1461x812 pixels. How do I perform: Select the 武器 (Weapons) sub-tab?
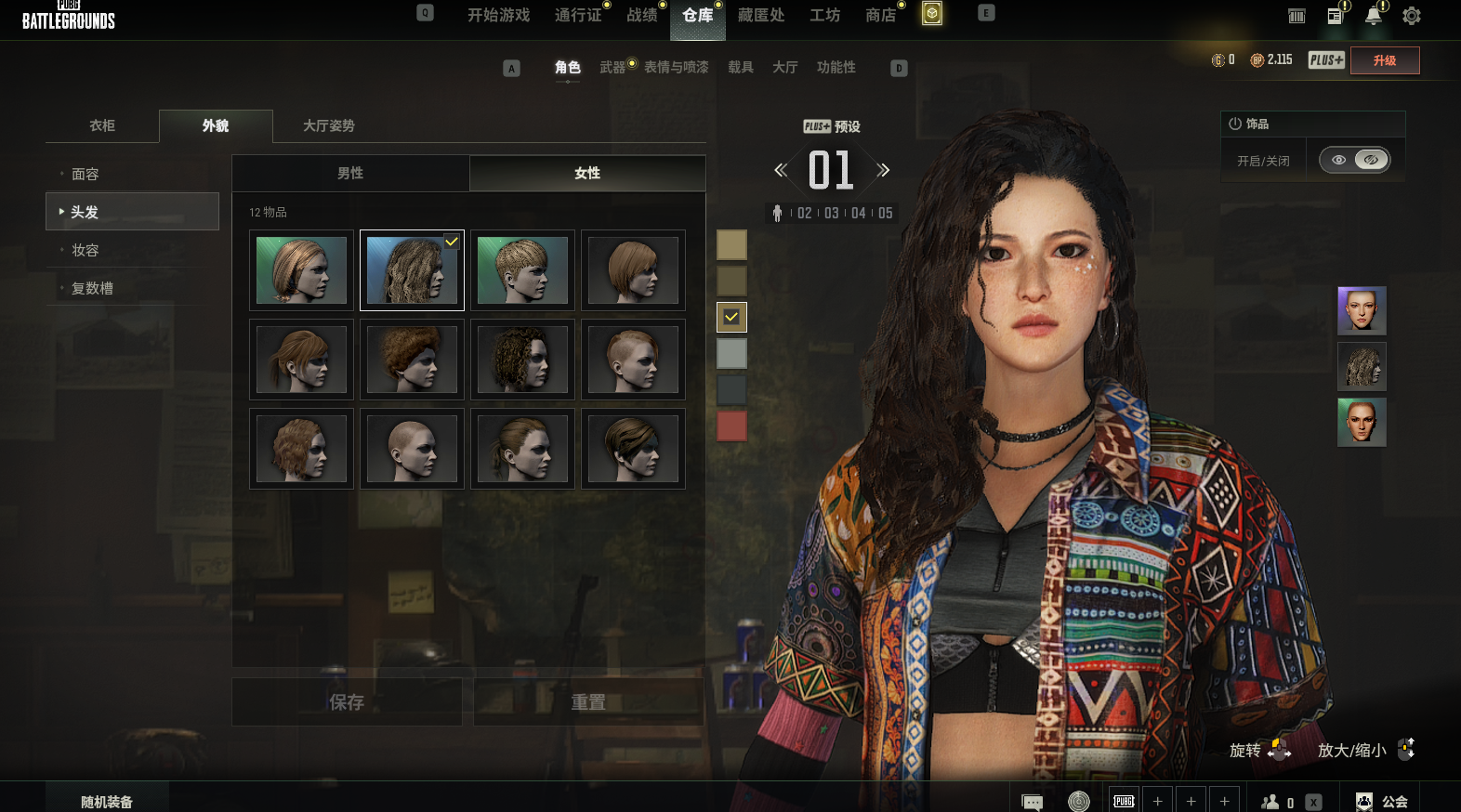pyautogui.click(x=612, y=68)
